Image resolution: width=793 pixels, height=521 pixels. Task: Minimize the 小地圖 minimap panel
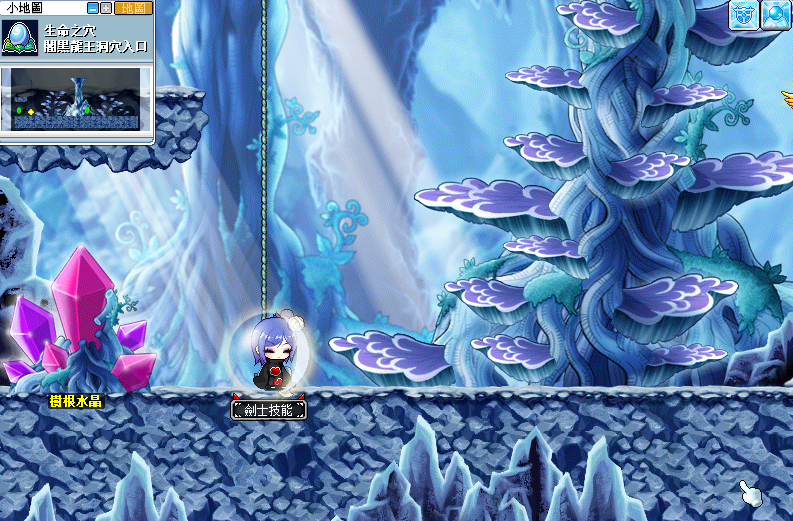[x=93, y=8]
